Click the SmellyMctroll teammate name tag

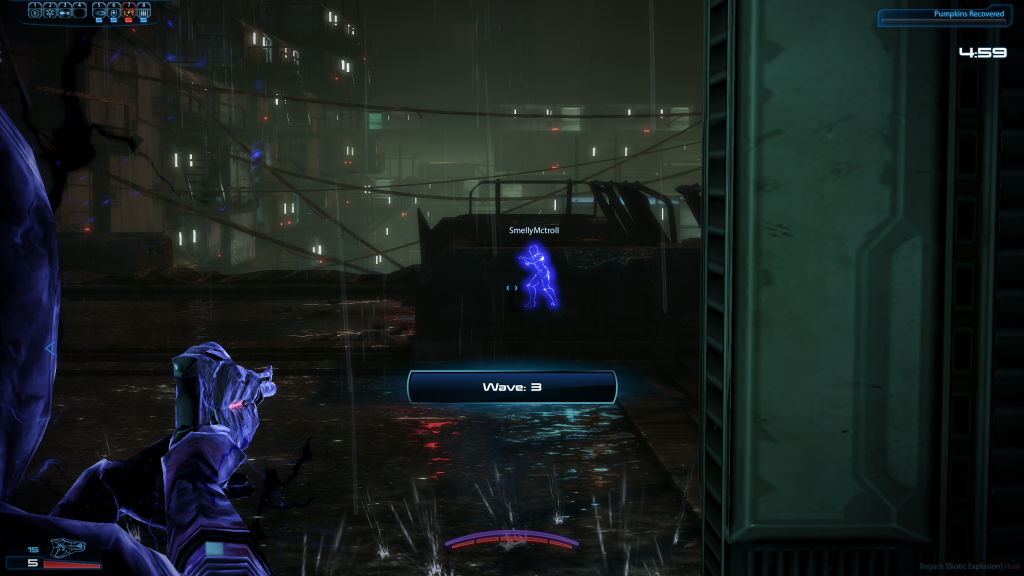click(x=534, y=231)
